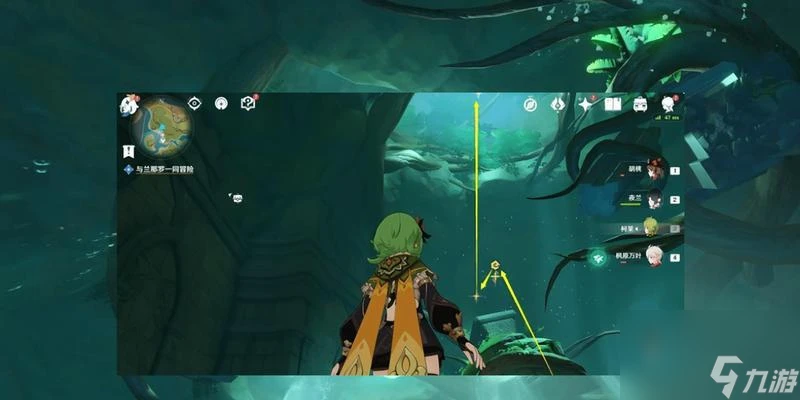
Task: Open the chat icon near the left side
Action: [x=237, y=199]
